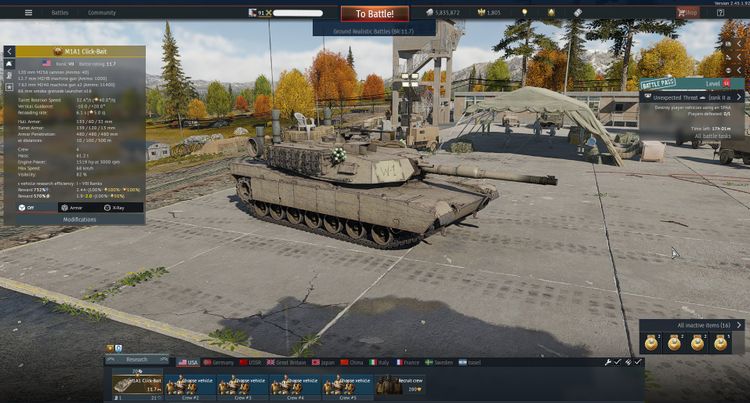Select the Germany nation tab
The height and width of the screenshot is (403, 750).
tap(222, 362)
